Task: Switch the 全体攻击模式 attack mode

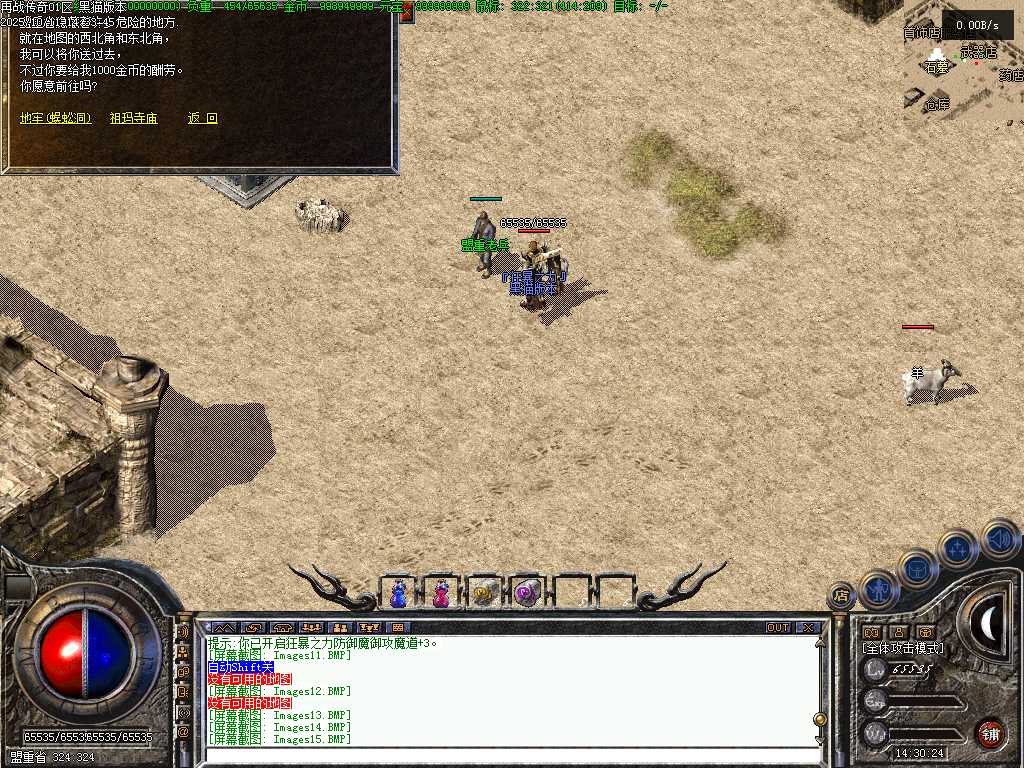Action: click(x=903, y=648)
